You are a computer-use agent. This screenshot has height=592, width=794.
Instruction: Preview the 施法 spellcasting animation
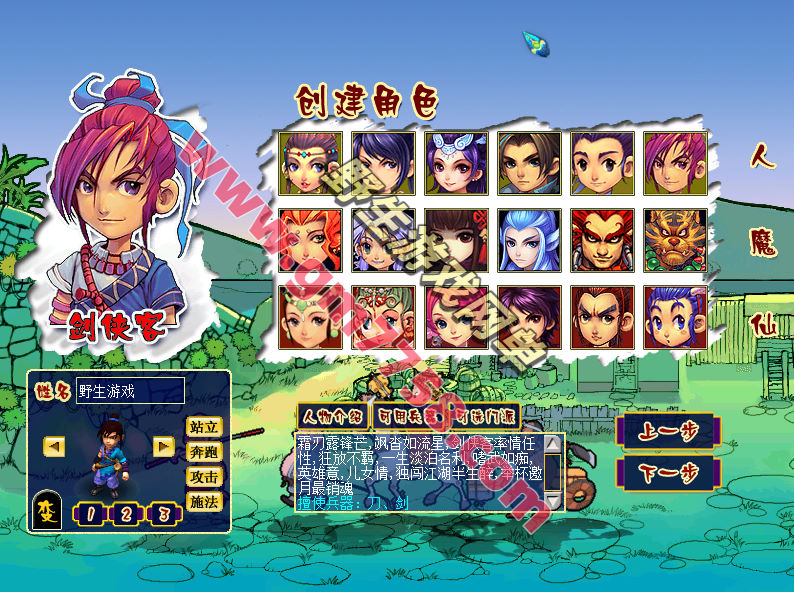204,502
